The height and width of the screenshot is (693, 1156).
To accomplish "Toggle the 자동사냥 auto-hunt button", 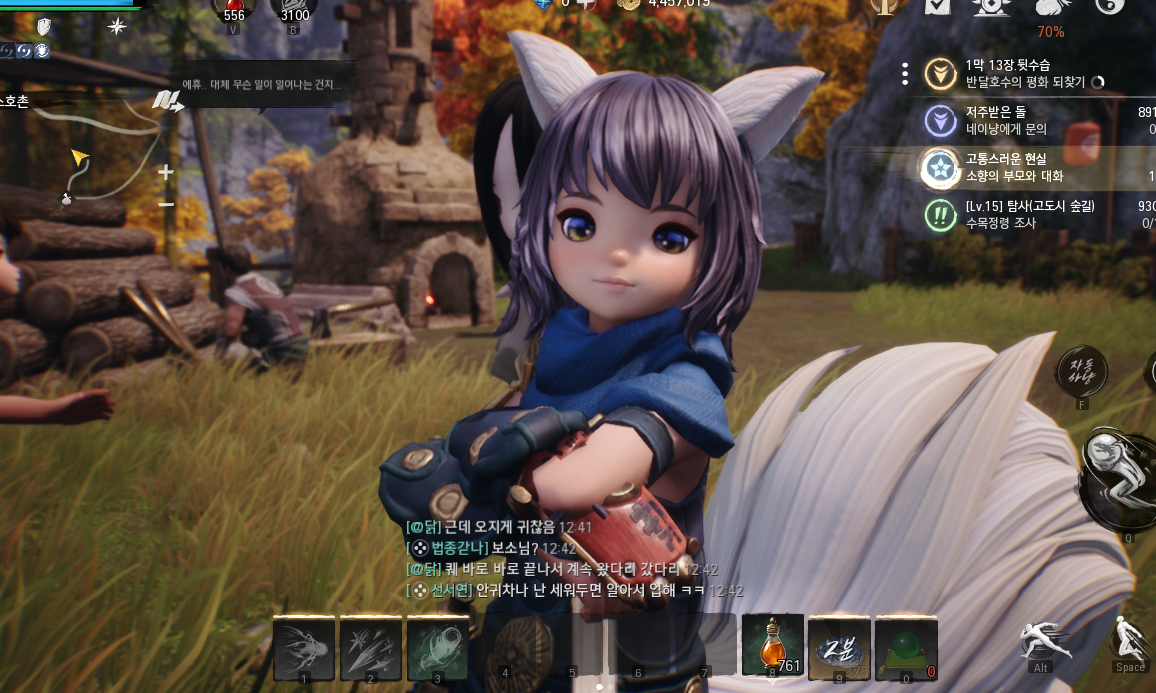I will [x=1082, y=371].
